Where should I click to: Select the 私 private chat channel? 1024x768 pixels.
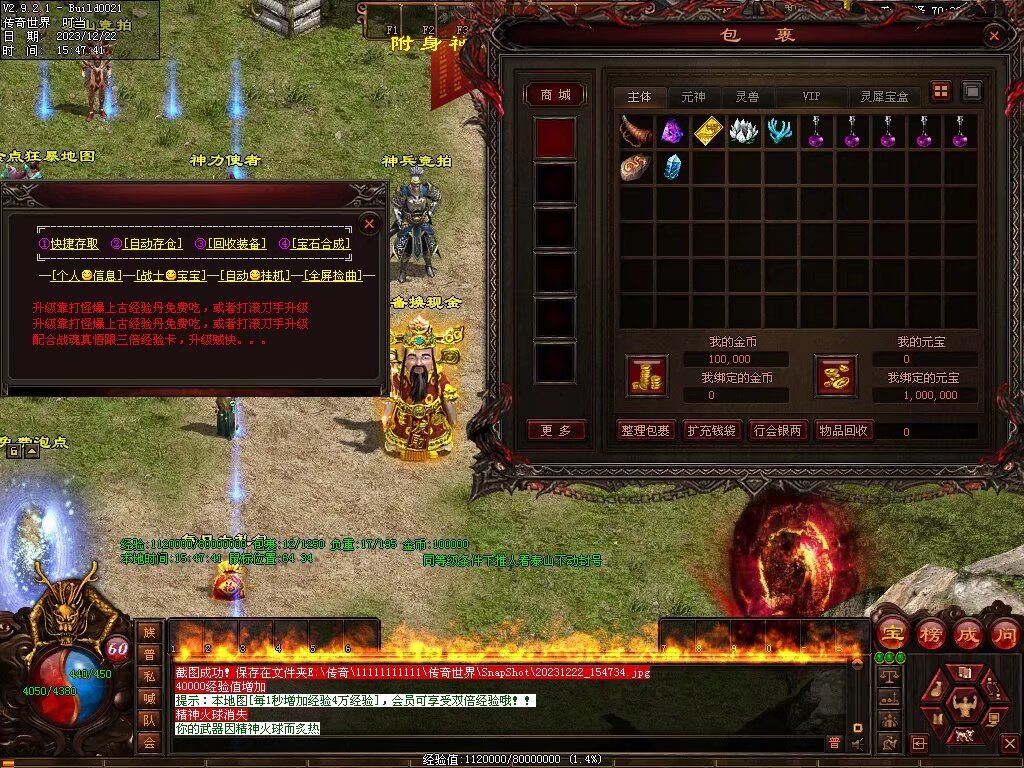[x=149, y=675]
